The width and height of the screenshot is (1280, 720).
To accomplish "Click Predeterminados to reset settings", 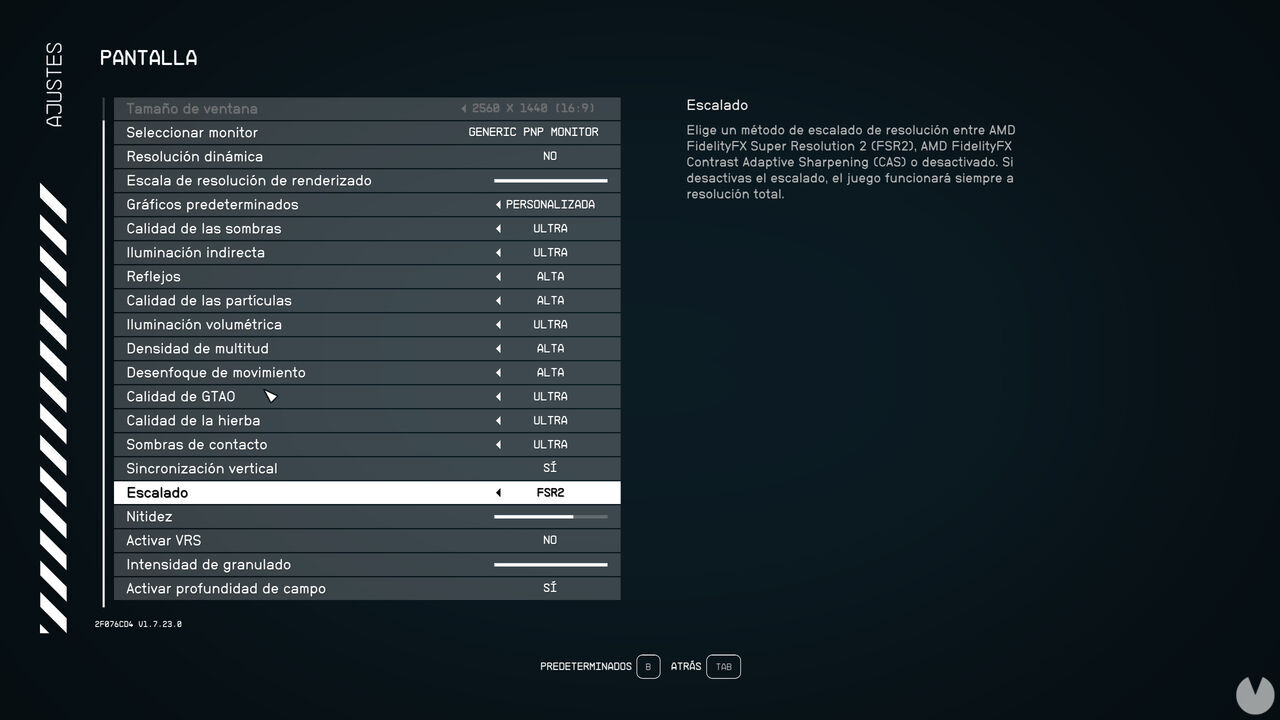I will [x=585, y=666].
